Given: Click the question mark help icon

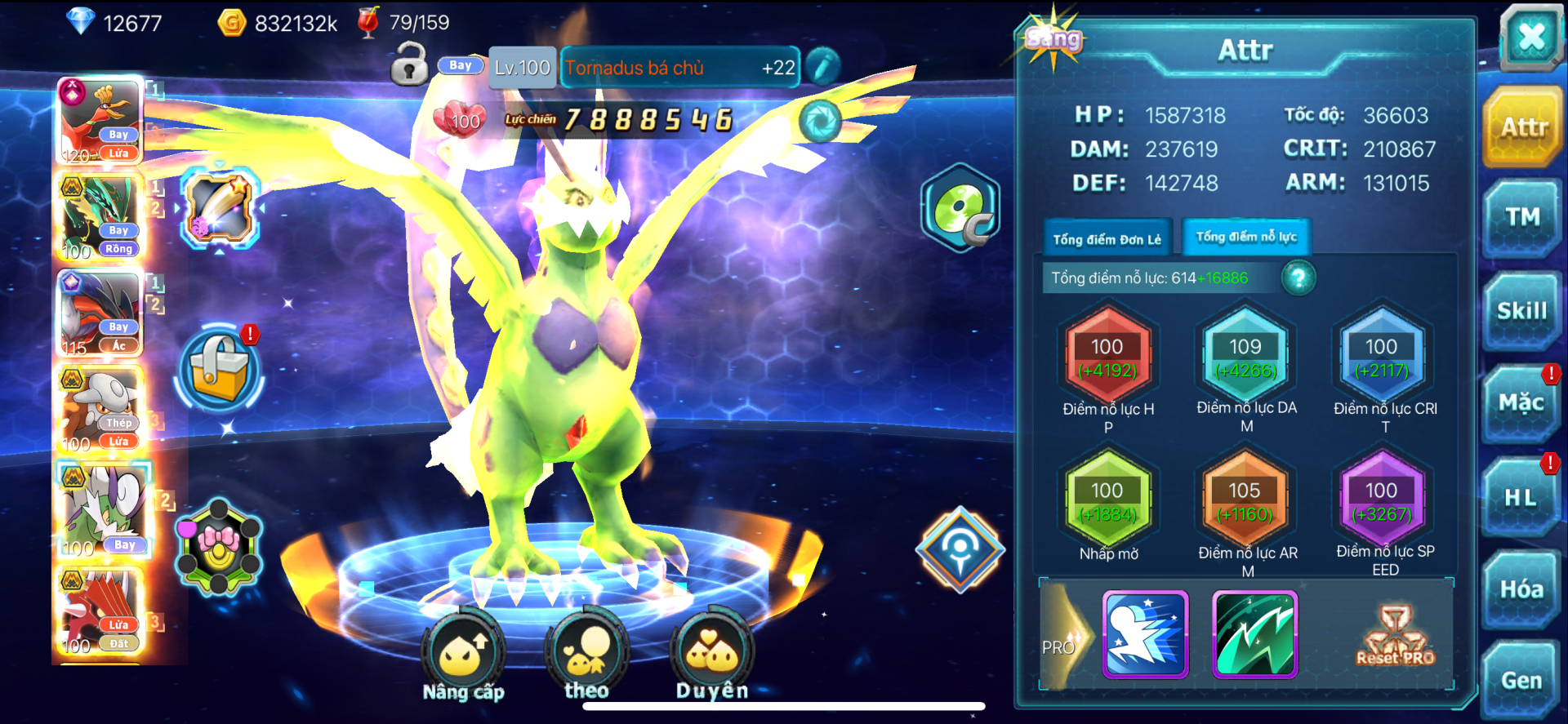Looking at the screenshot, I should pos(1298,278).
